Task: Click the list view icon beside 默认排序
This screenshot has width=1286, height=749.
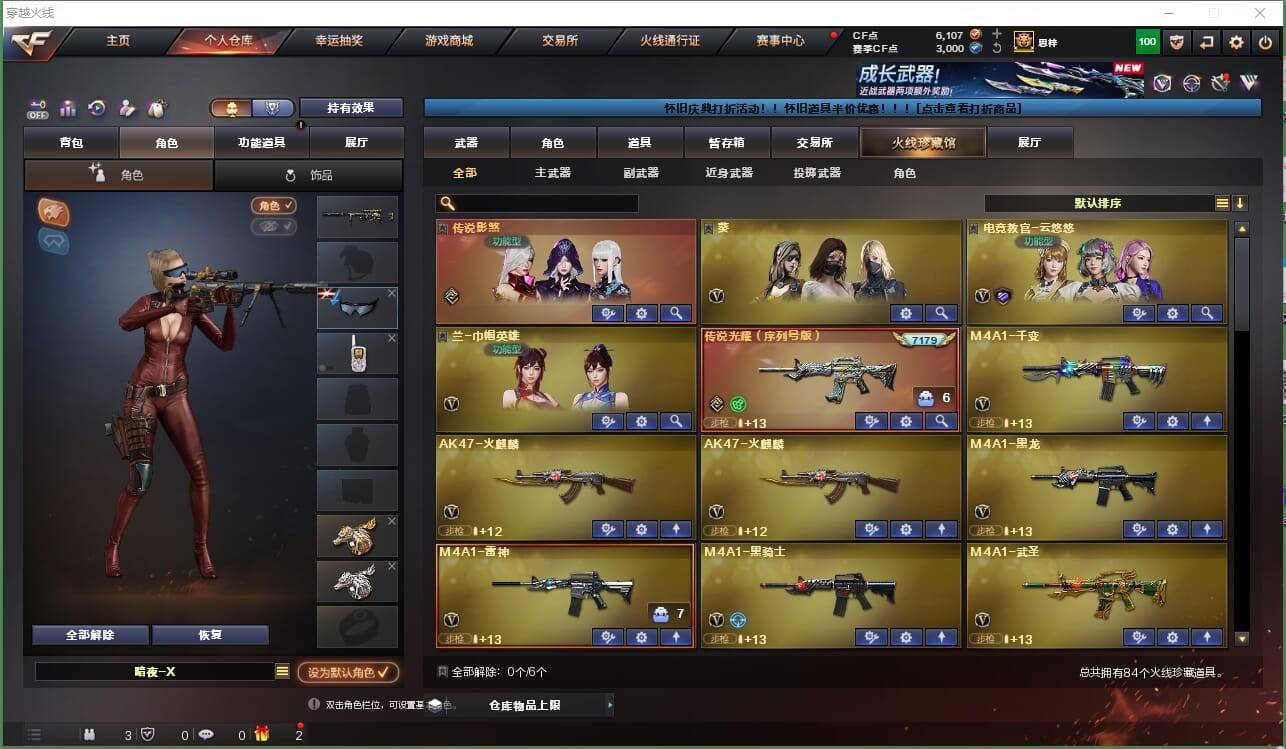Action: pyautogui.click(x=1221, y=203)
